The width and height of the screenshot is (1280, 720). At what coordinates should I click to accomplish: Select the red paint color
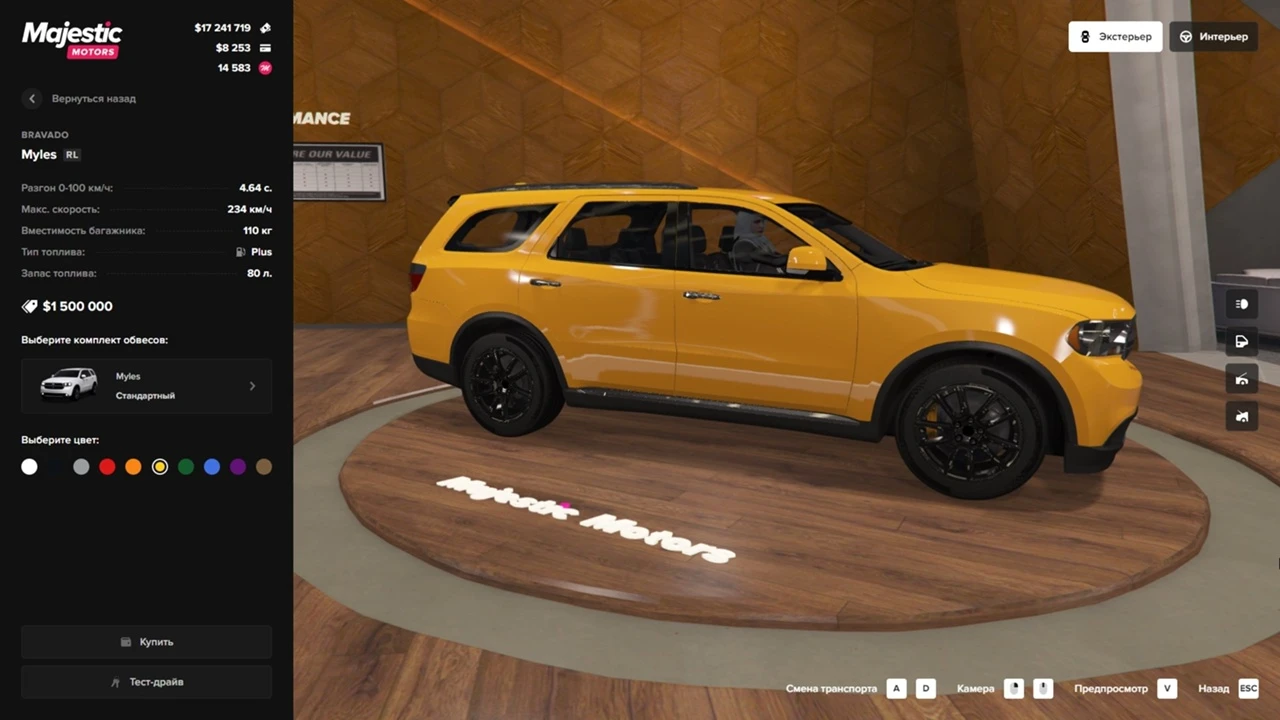coord(107,467)
